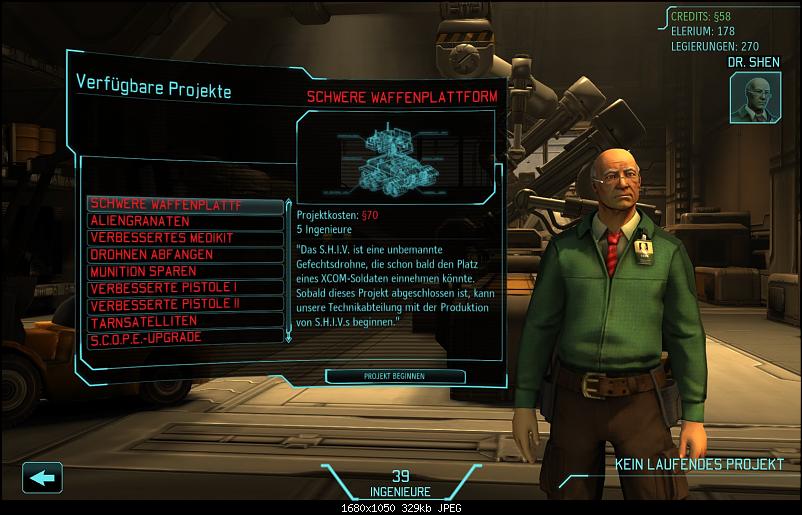802x515 pixels.
Task: Select Verbessertes Medikit from the list
Action: click(185, 237)
